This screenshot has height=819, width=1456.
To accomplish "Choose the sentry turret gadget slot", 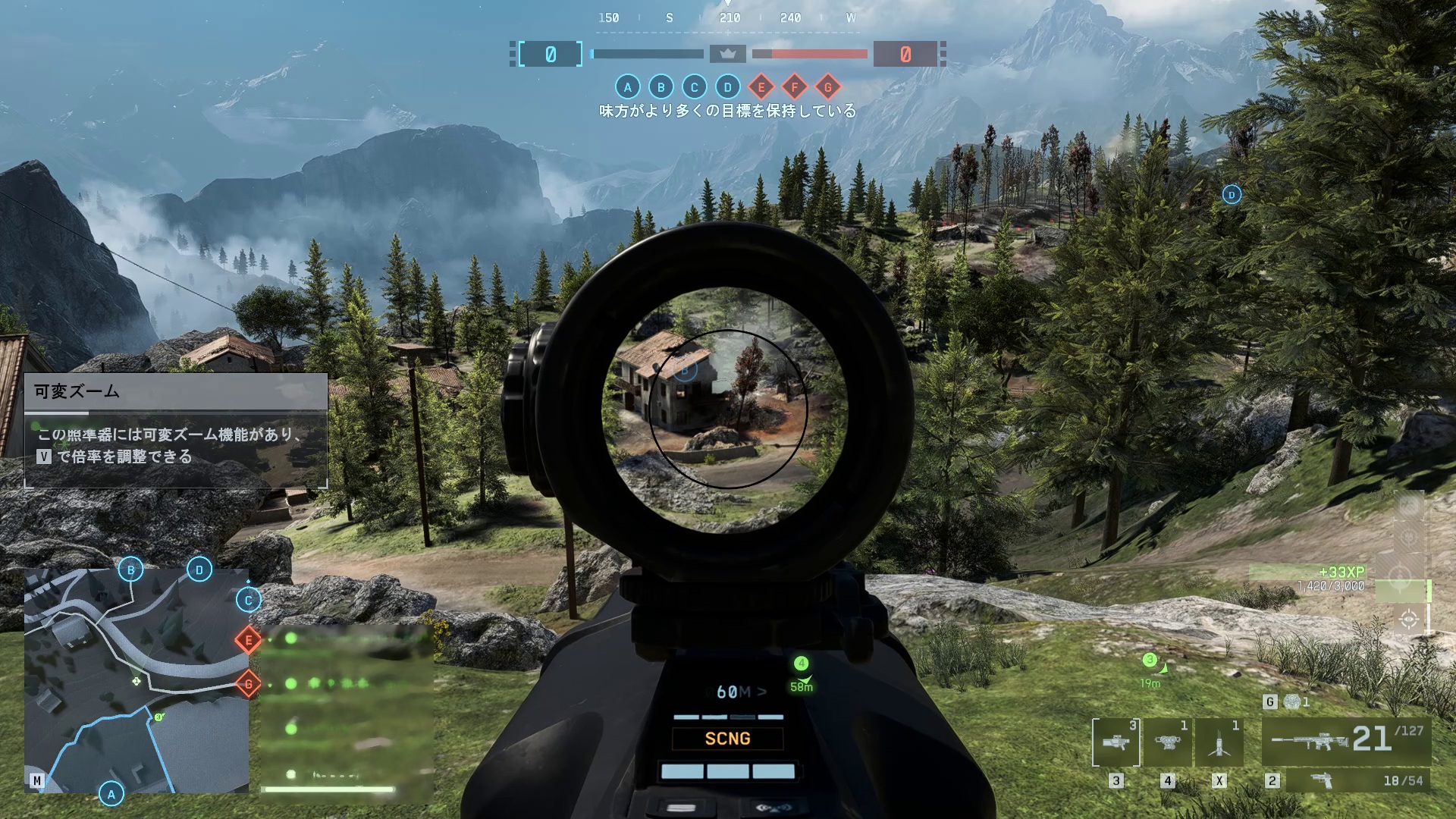I will pos(1167,742).
